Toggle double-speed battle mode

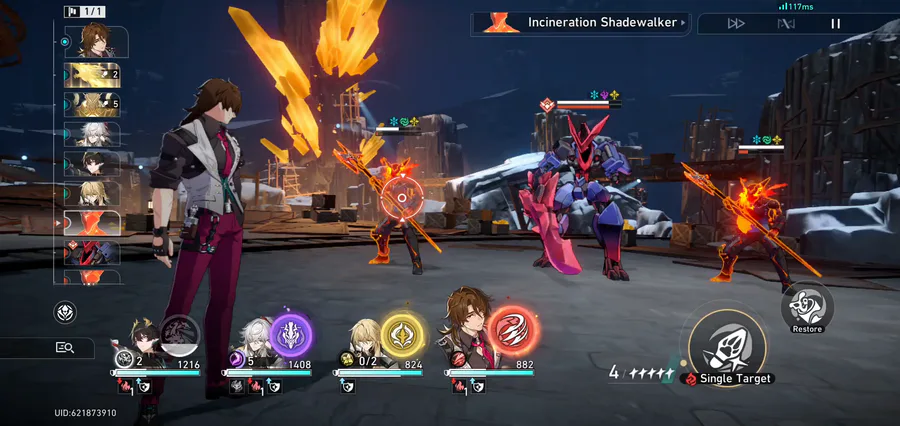click(x=736, y=23)
